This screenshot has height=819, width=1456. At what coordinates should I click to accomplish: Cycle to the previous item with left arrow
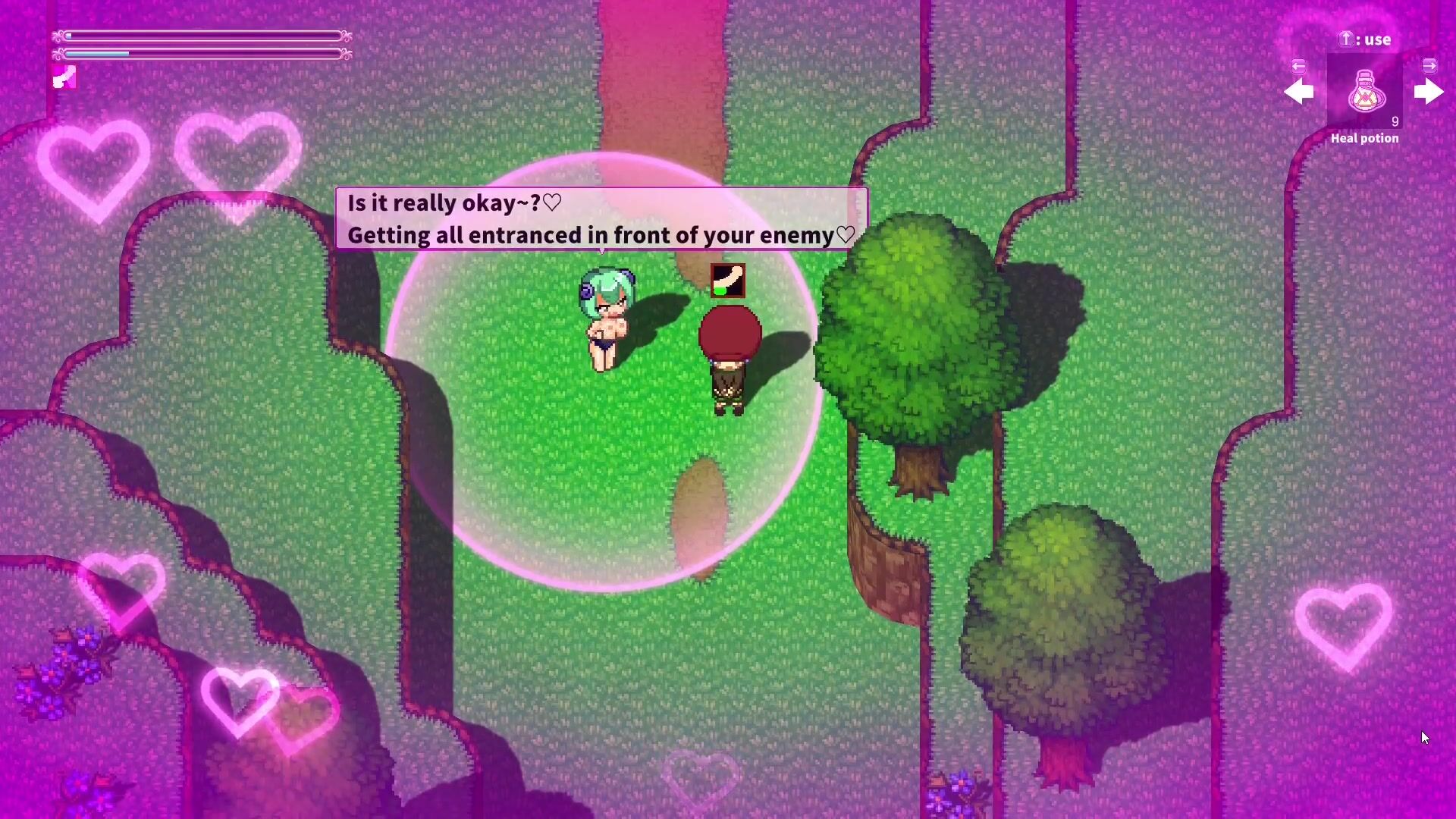click(x=1299, y=92)
